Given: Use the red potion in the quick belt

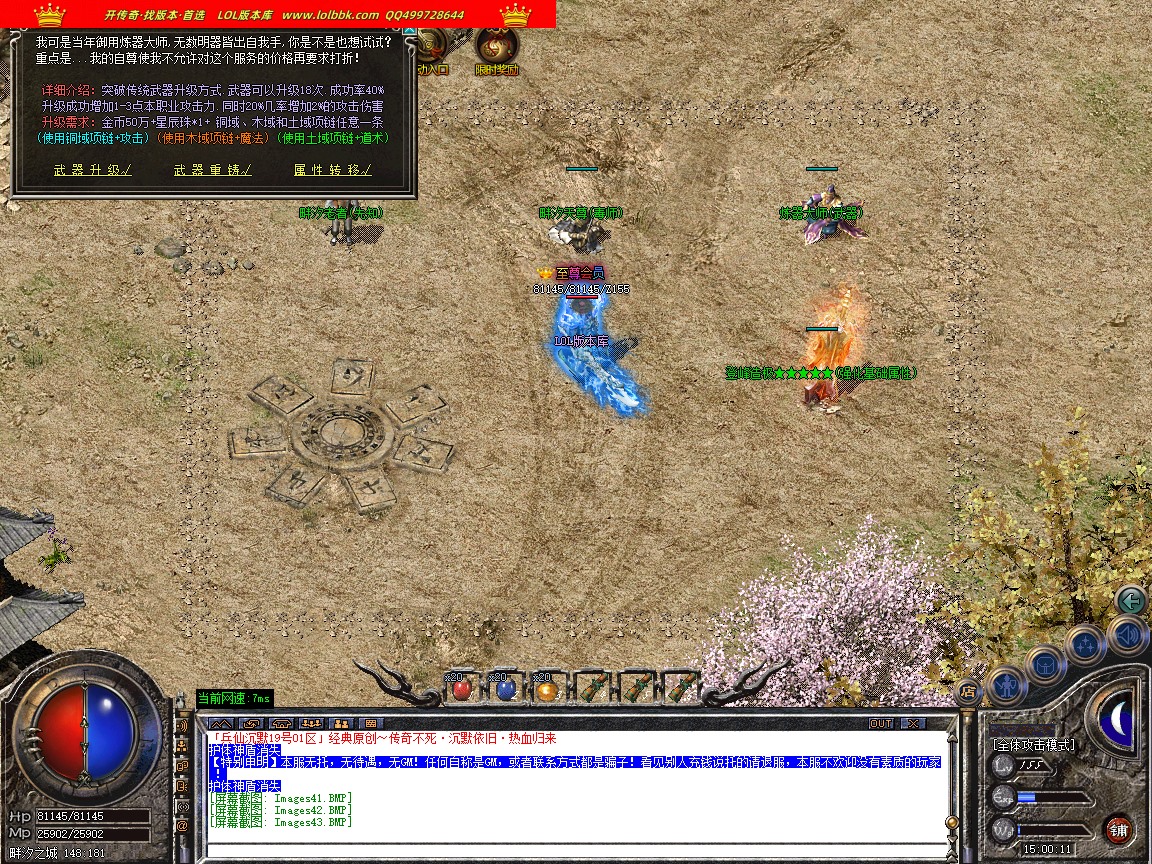Looking at the screenshot, I should [461, 688].
